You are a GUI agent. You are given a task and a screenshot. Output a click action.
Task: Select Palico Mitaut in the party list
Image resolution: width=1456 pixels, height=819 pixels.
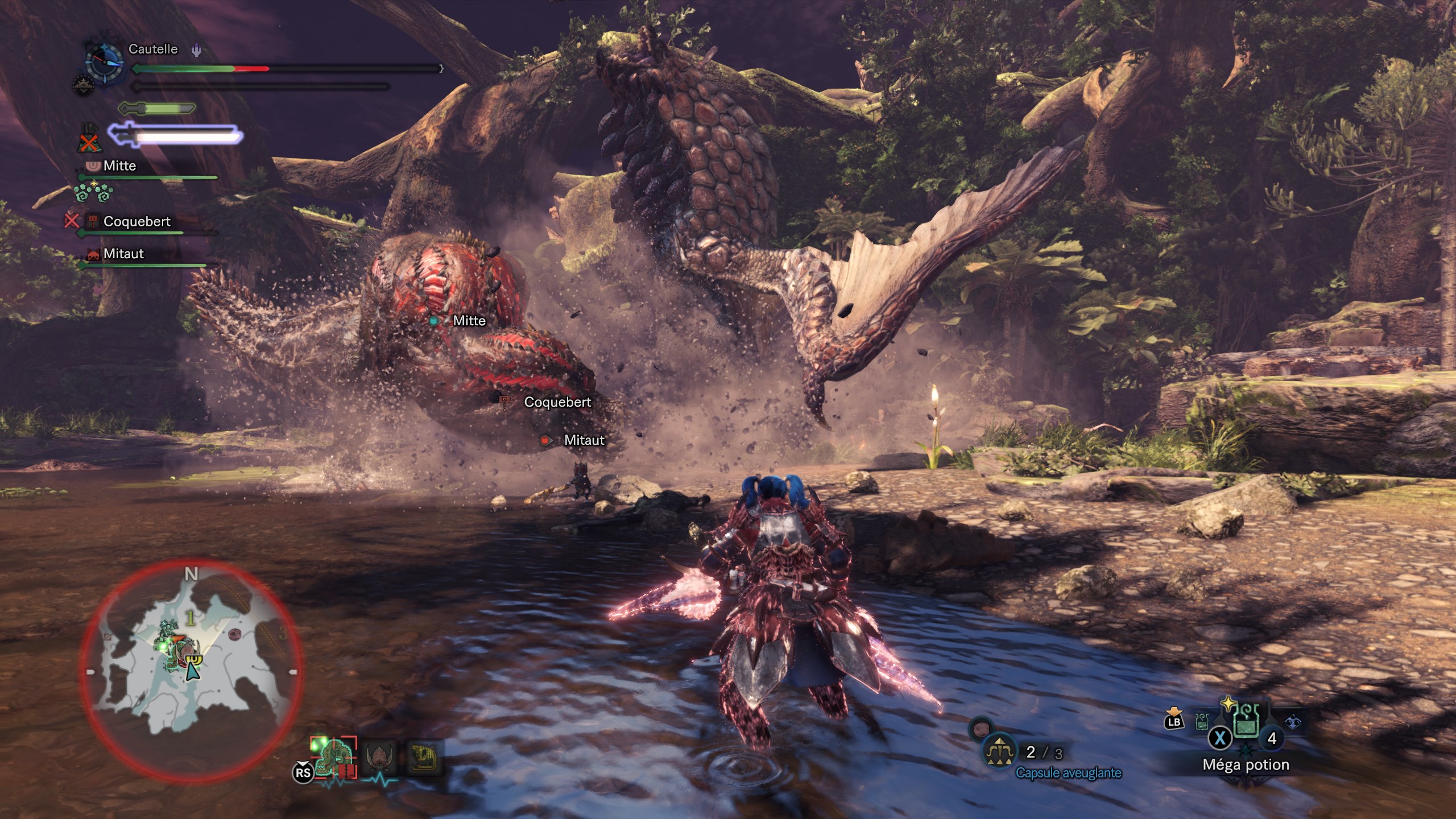(x=123, y=254)
